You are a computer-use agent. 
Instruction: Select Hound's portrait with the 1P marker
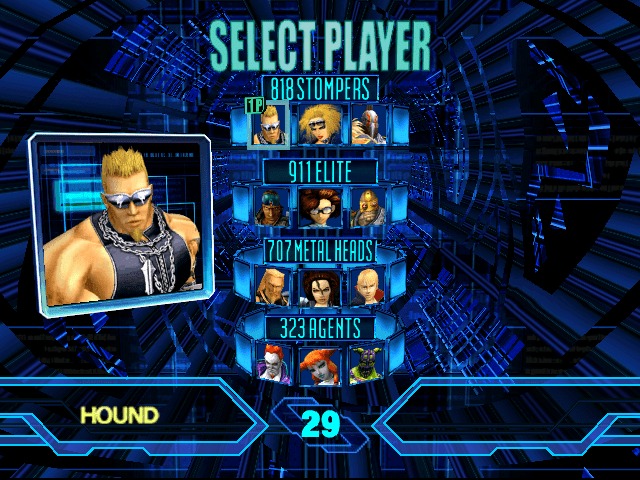269,126
